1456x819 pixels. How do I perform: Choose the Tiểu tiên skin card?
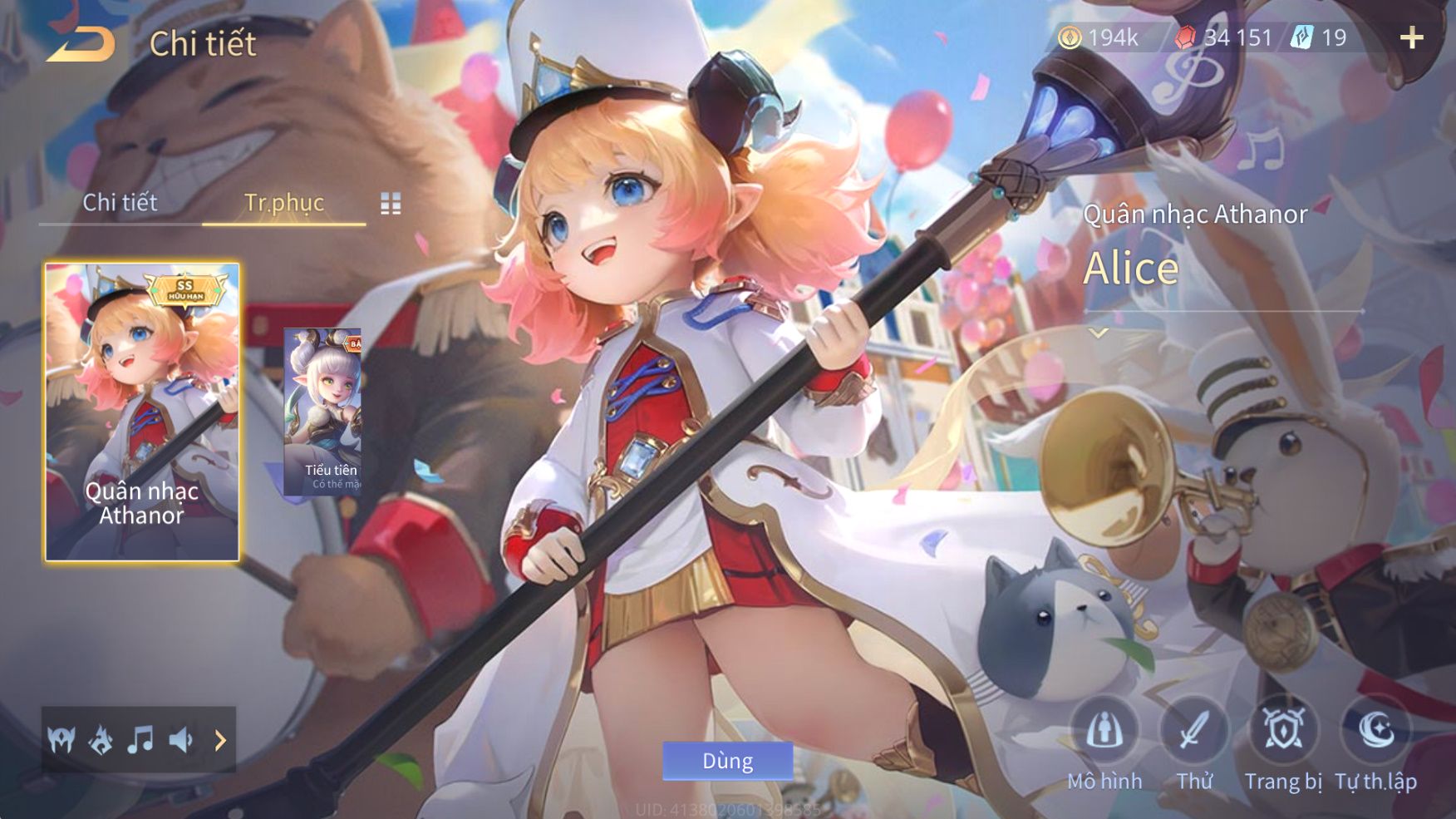coord(323,412)
